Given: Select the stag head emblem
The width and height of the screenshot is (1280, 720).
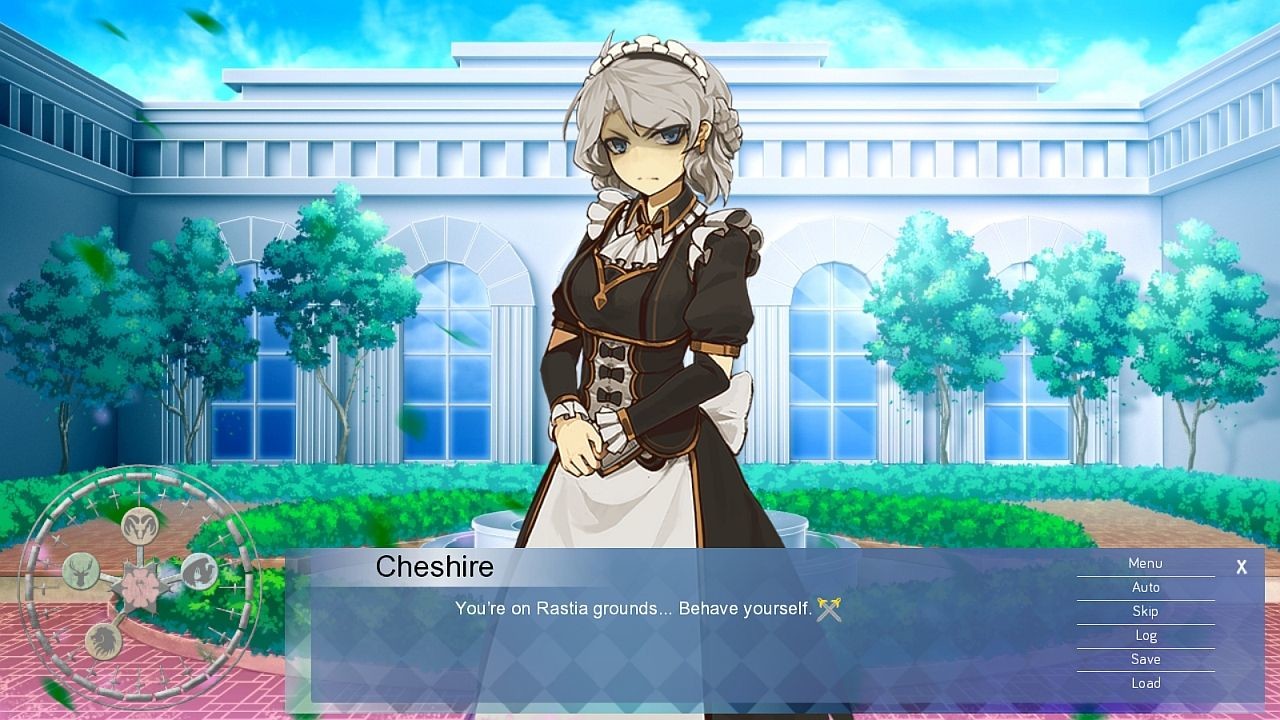Looking at the screenshot, I should [x=80, y=572].
